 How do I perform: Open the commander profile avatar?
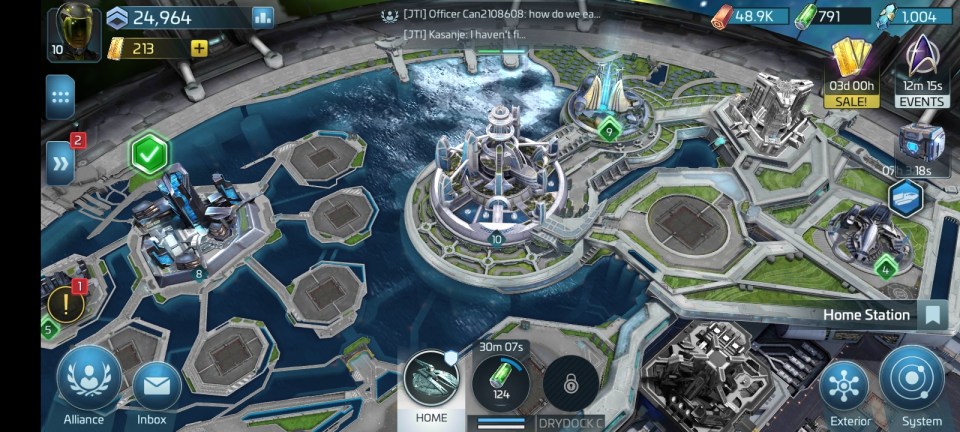point(73,30)
